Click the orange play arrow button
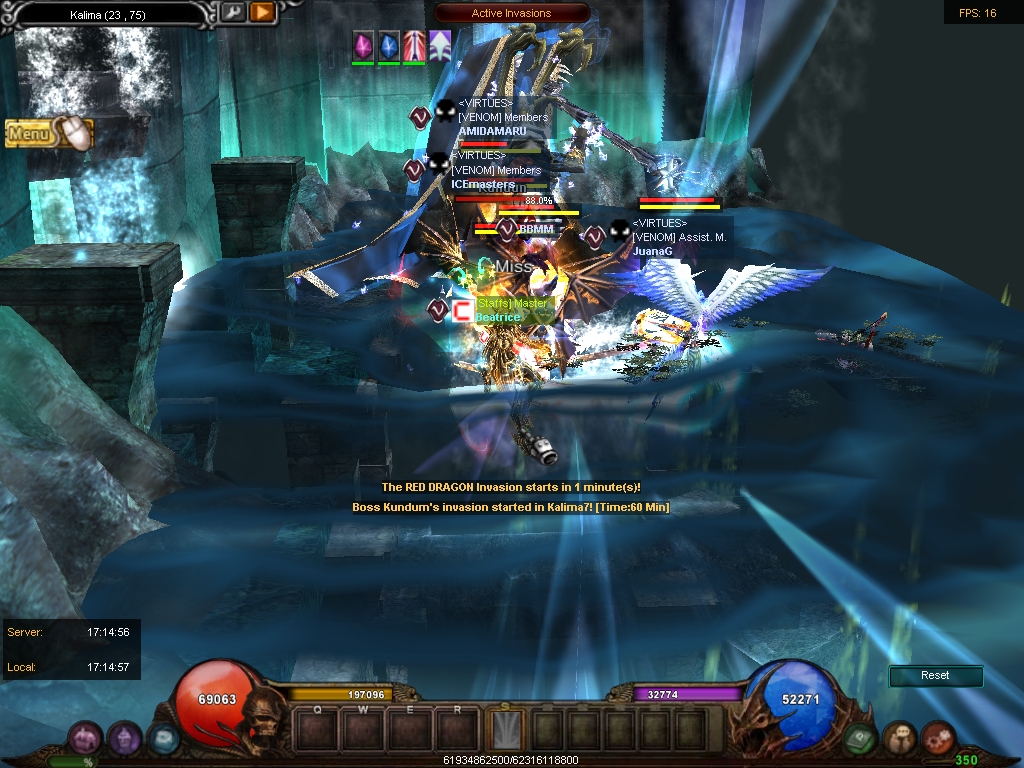Image resolution: width=1024 pixels, height=768 pixels. click(x=262, y=12)
